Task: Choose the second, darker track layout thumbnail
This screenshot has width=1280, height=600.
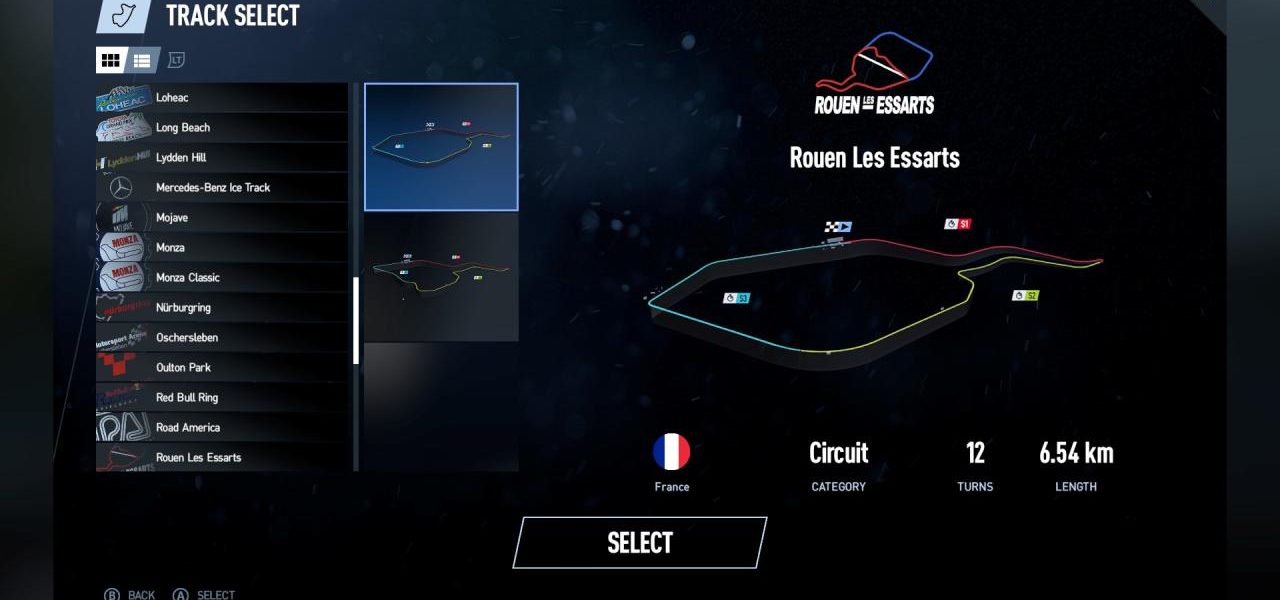Action: click(441, 277)
